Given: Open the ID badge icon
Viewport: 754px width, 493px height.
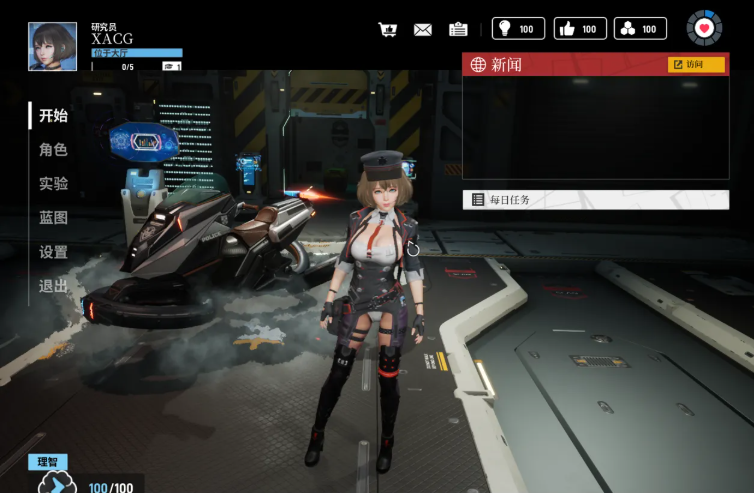Looking at the screenshot, I should [x=458, y=29].
